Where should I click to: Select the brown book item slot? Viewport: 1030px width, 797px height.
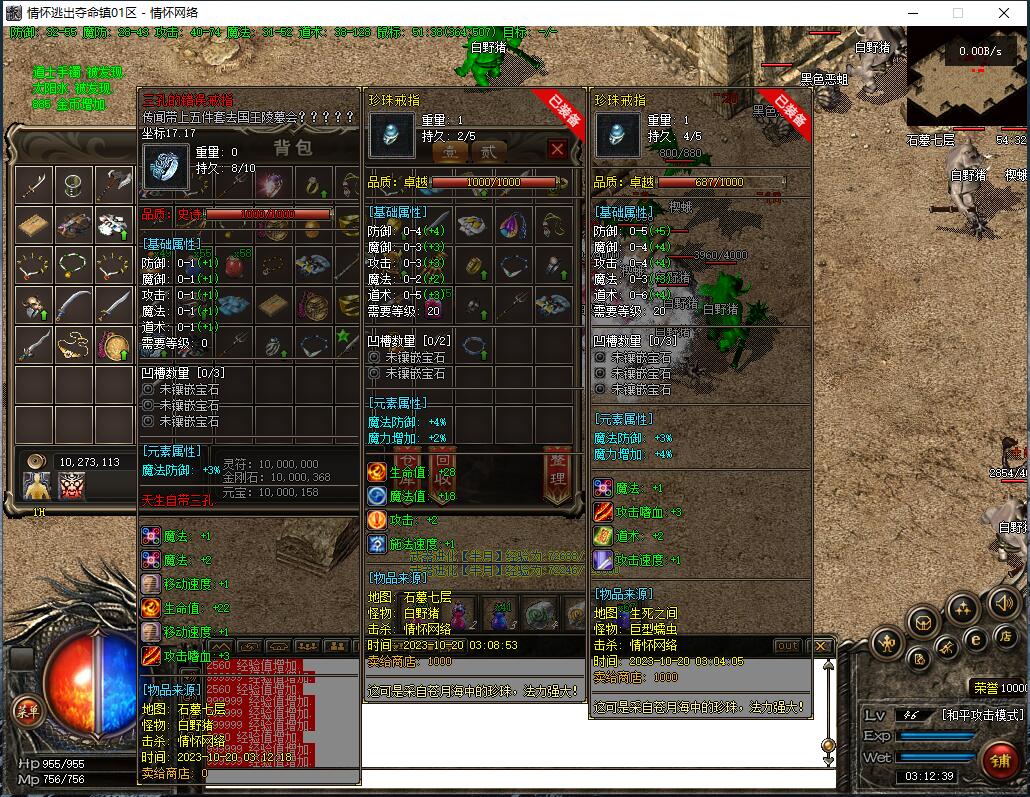coord(34,224)
